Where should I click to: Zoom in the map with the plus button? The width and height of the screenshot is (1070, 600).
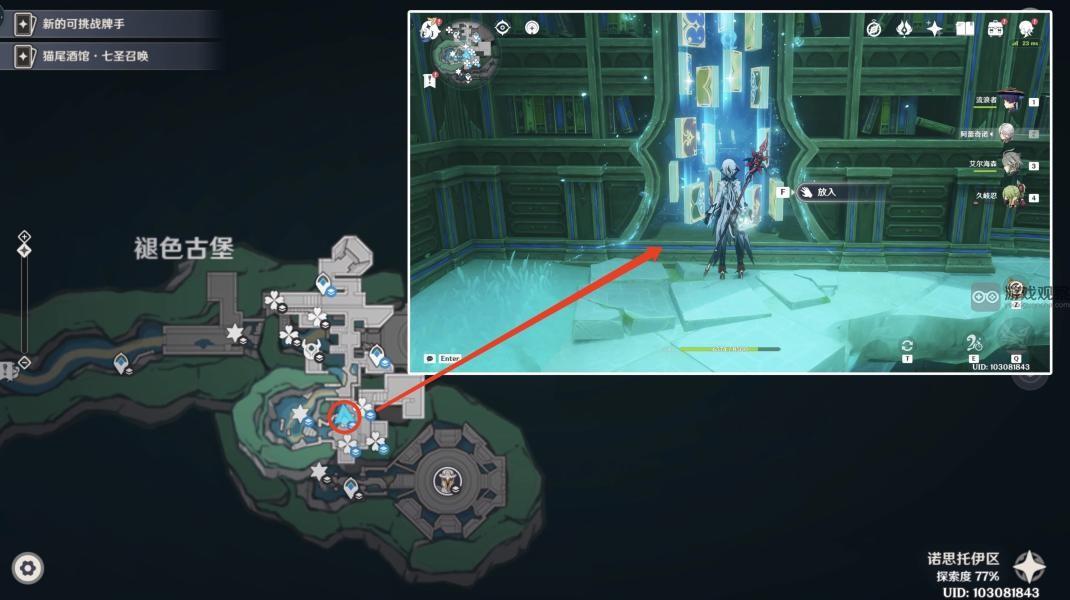[x=24, y=237]
